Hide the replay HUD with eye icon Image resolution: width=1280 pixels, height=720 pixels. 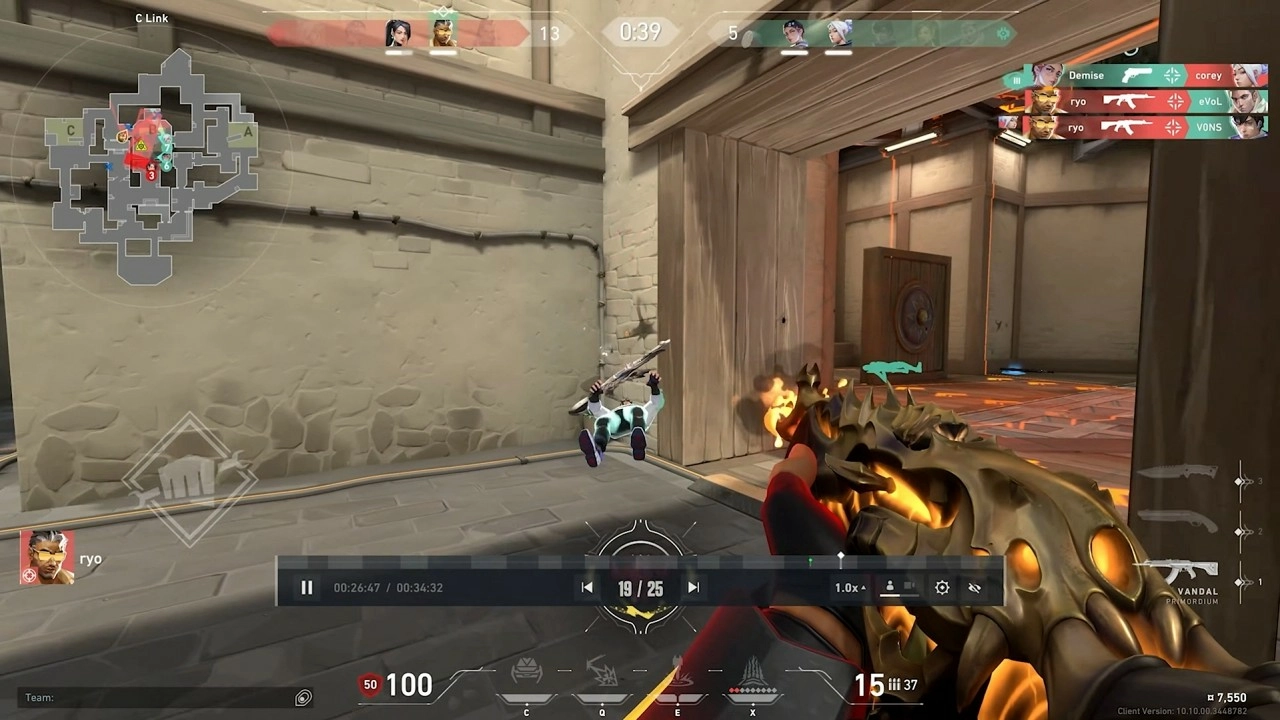pyautogui.click(x=975, y=588)
